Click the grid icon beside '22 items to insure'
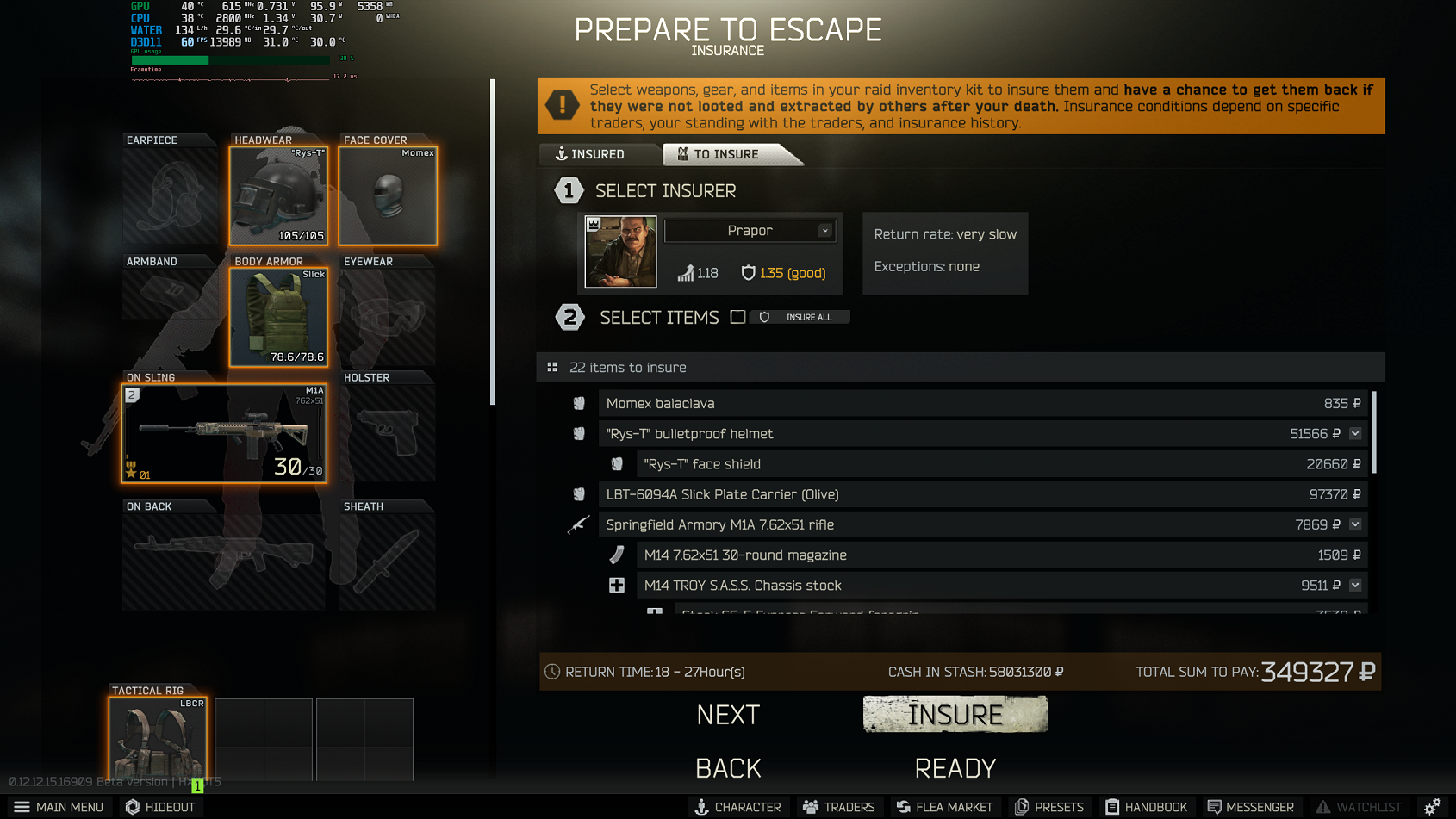The width and height of the screenshot is (1456, 819). [x=551, y=367]
